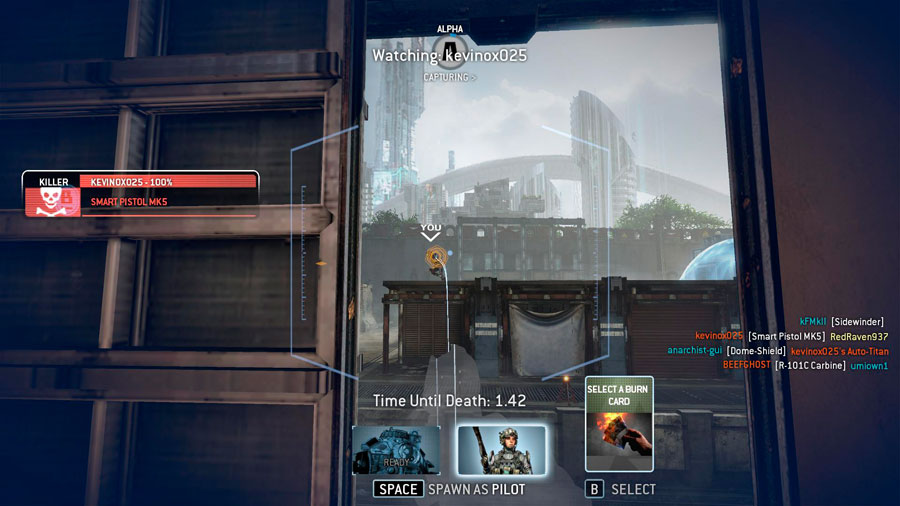Open the Select a Burn Card slot
The image size is (900, 506).
pyautogui.click(x=619, y=424)
